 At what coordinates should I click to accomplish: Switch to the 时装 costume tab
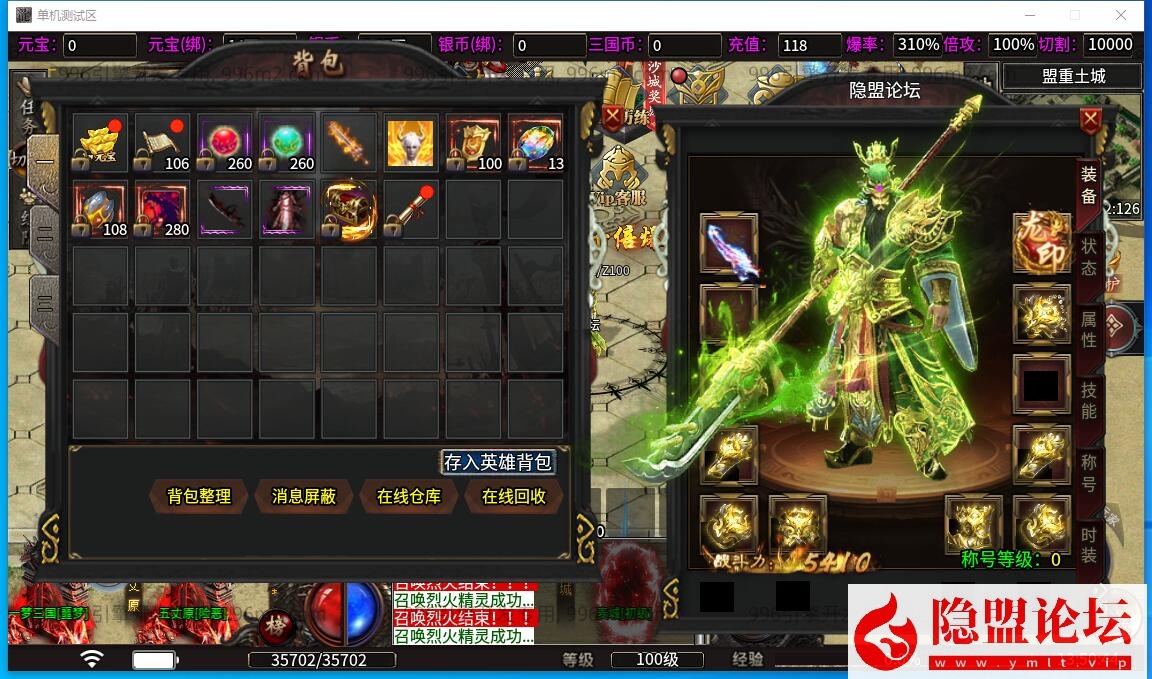click(1089, 545)
